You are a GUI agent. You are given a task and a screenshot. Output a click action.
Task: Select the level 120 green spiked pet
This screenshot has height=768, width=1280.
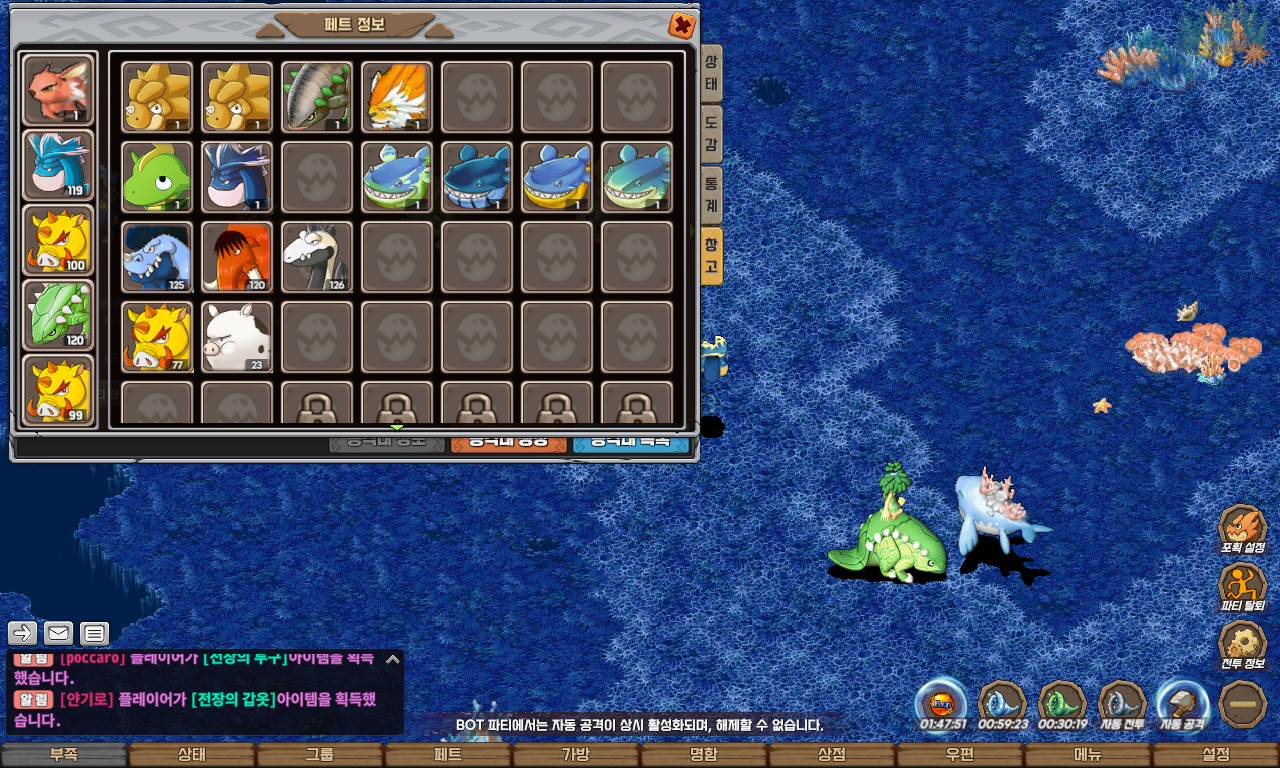coord(58,314)
